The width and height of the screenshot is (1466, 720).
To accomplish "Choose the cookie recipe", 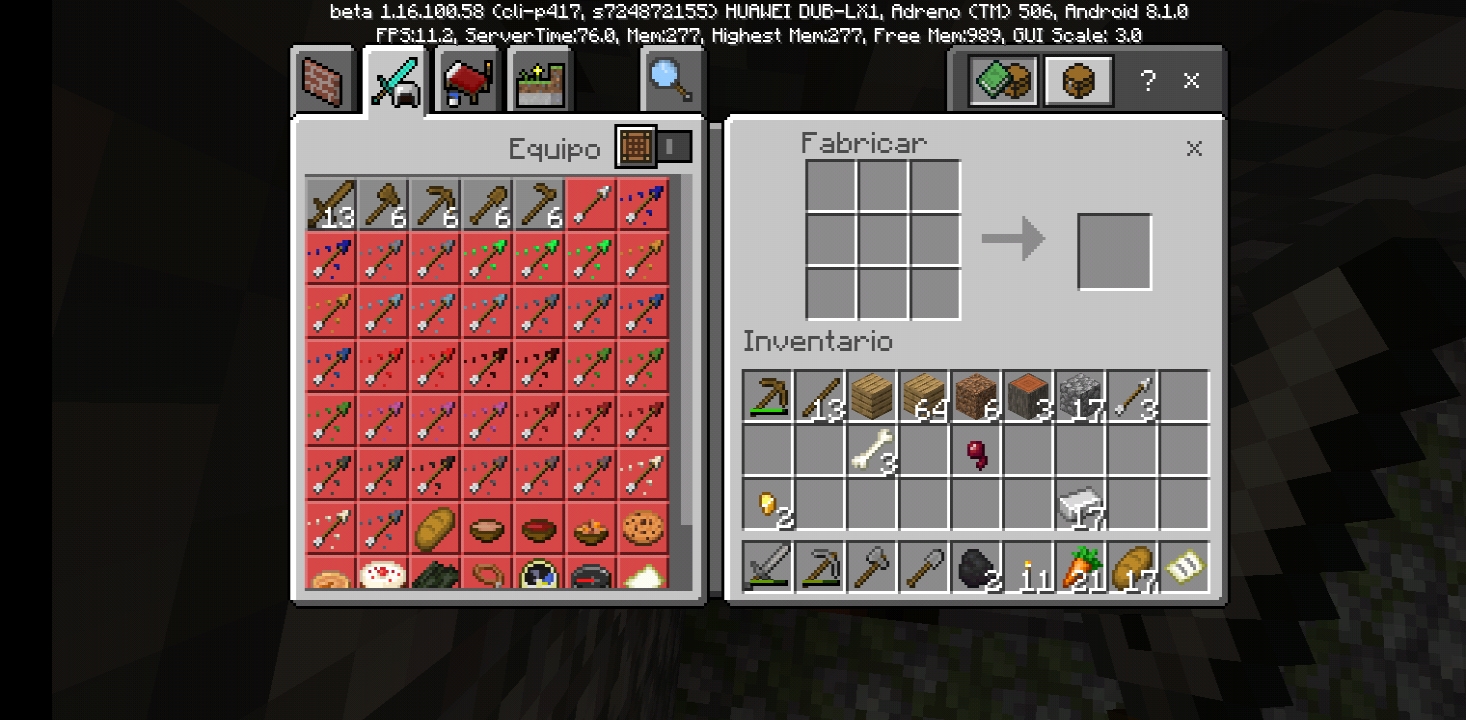I will [643, 528].
